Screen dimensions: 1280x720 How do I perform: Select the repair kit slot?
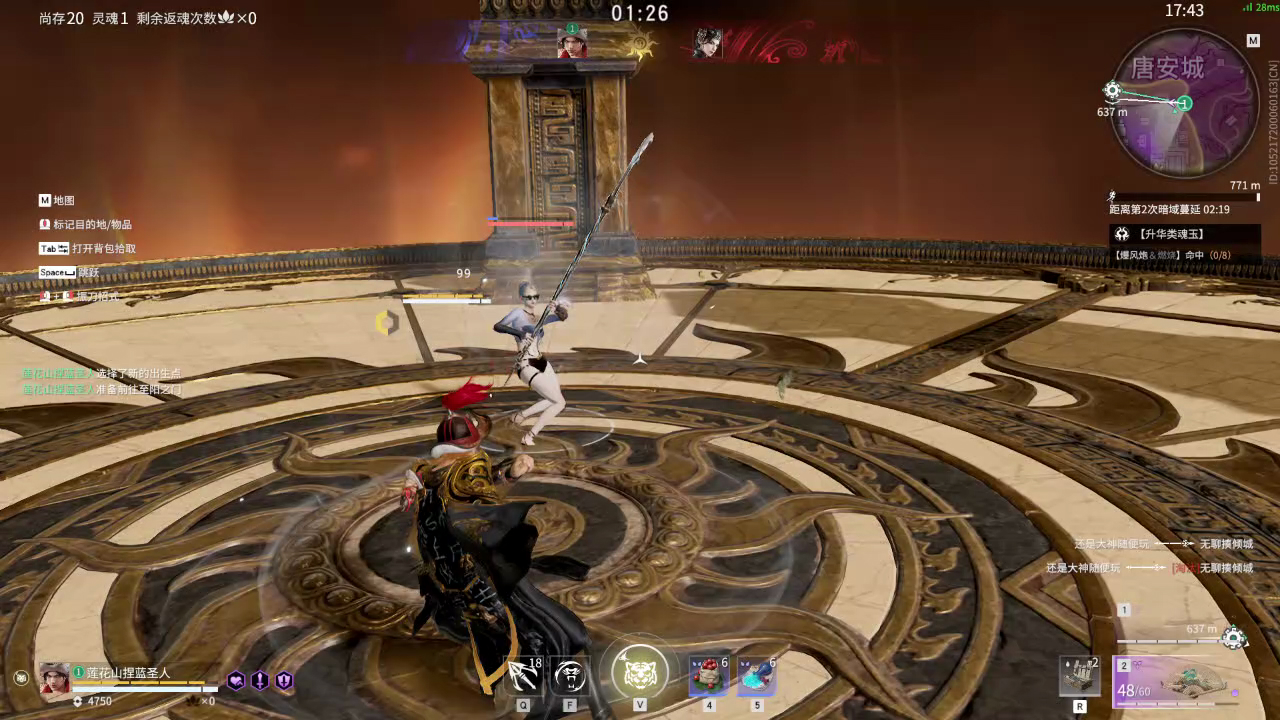click(x=1080, y=676)
